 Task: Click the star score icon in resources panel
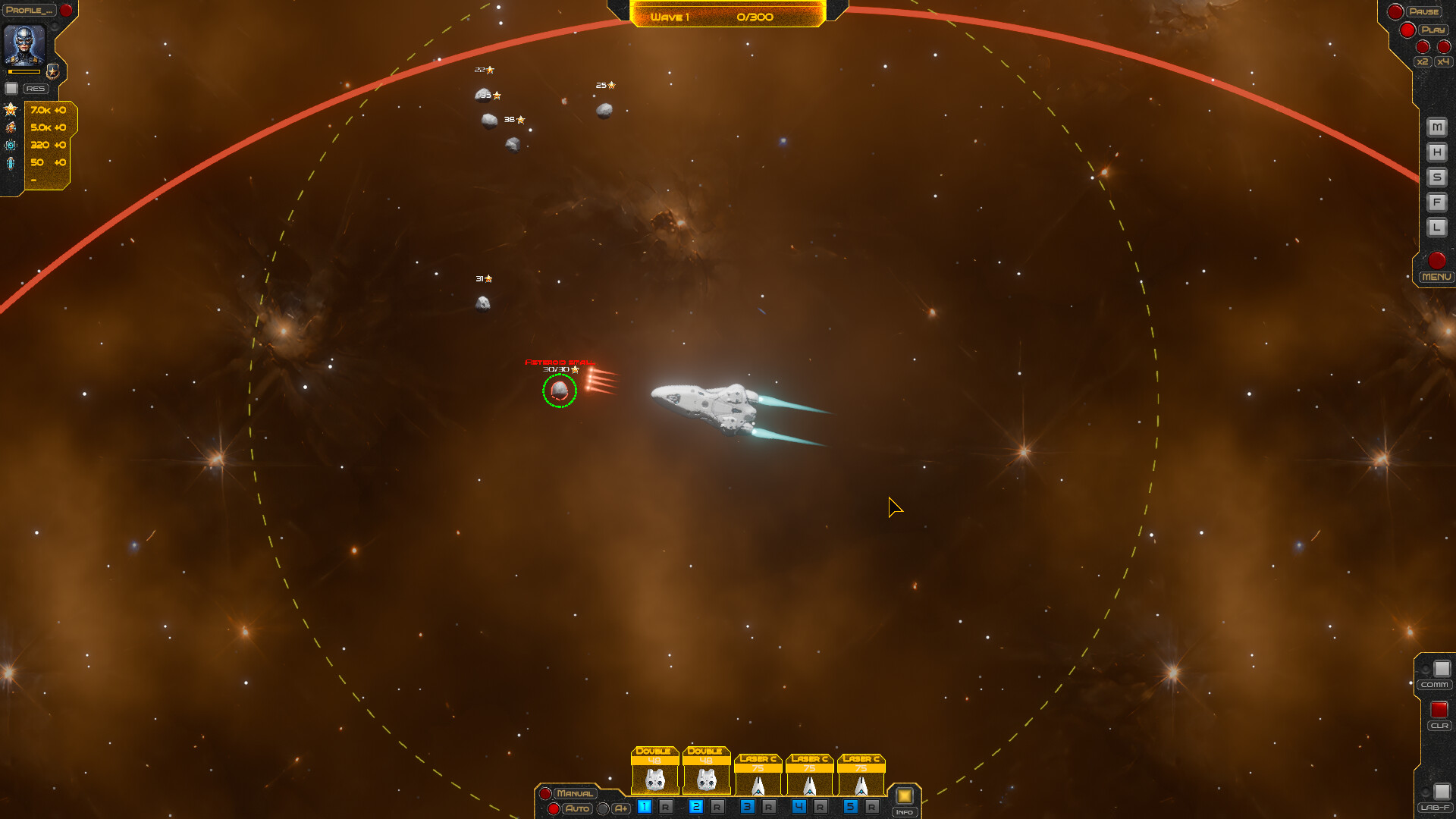coord(11,111)
